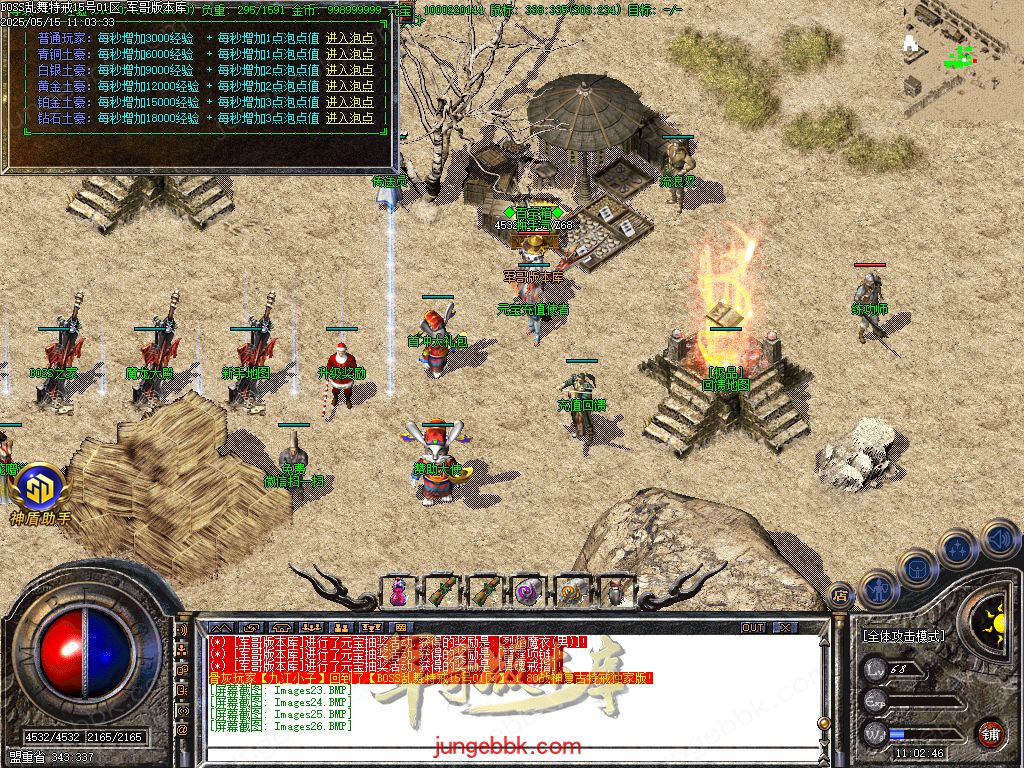Close the chat panel with X button
The height and width of the screenshot is (768, 1024).
click(x=785, y=628)
